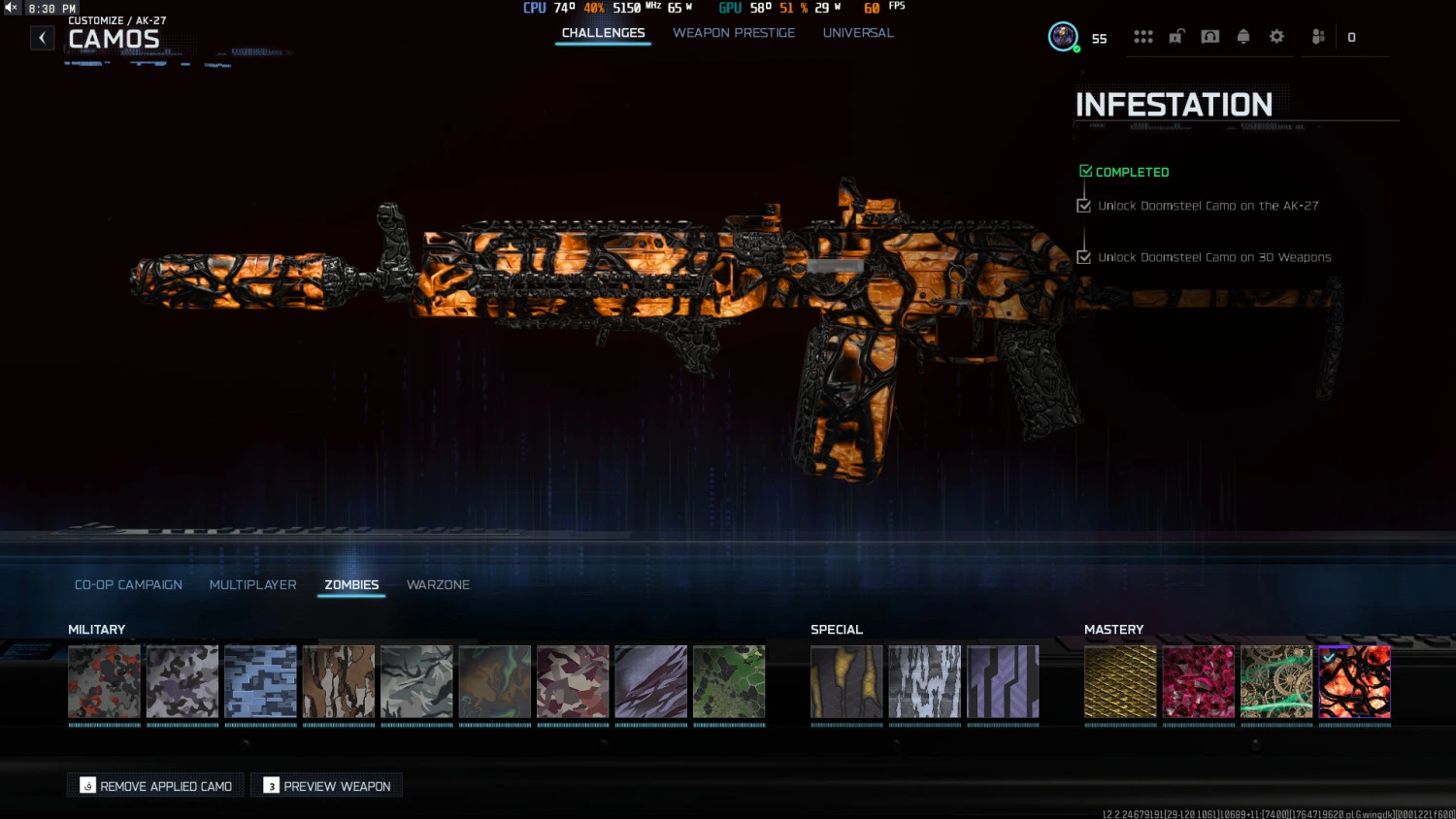Open the voice chat headset icon
This screenshot has height=819, width=1456.
tap(1209, 36)
